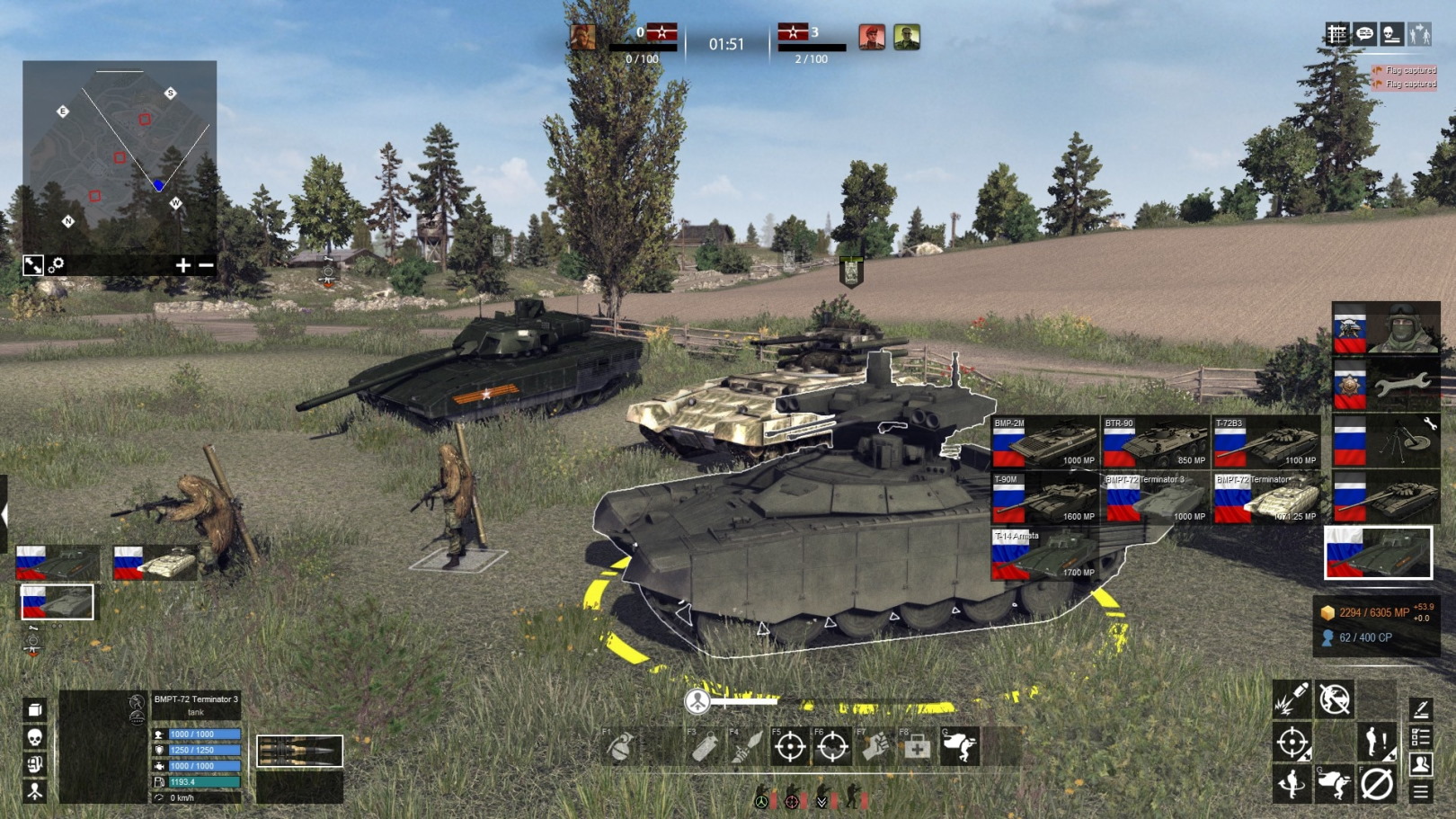Select the ammunition belt weapon slot
The image size is (1456, 819).
click(x=299, y=751)
